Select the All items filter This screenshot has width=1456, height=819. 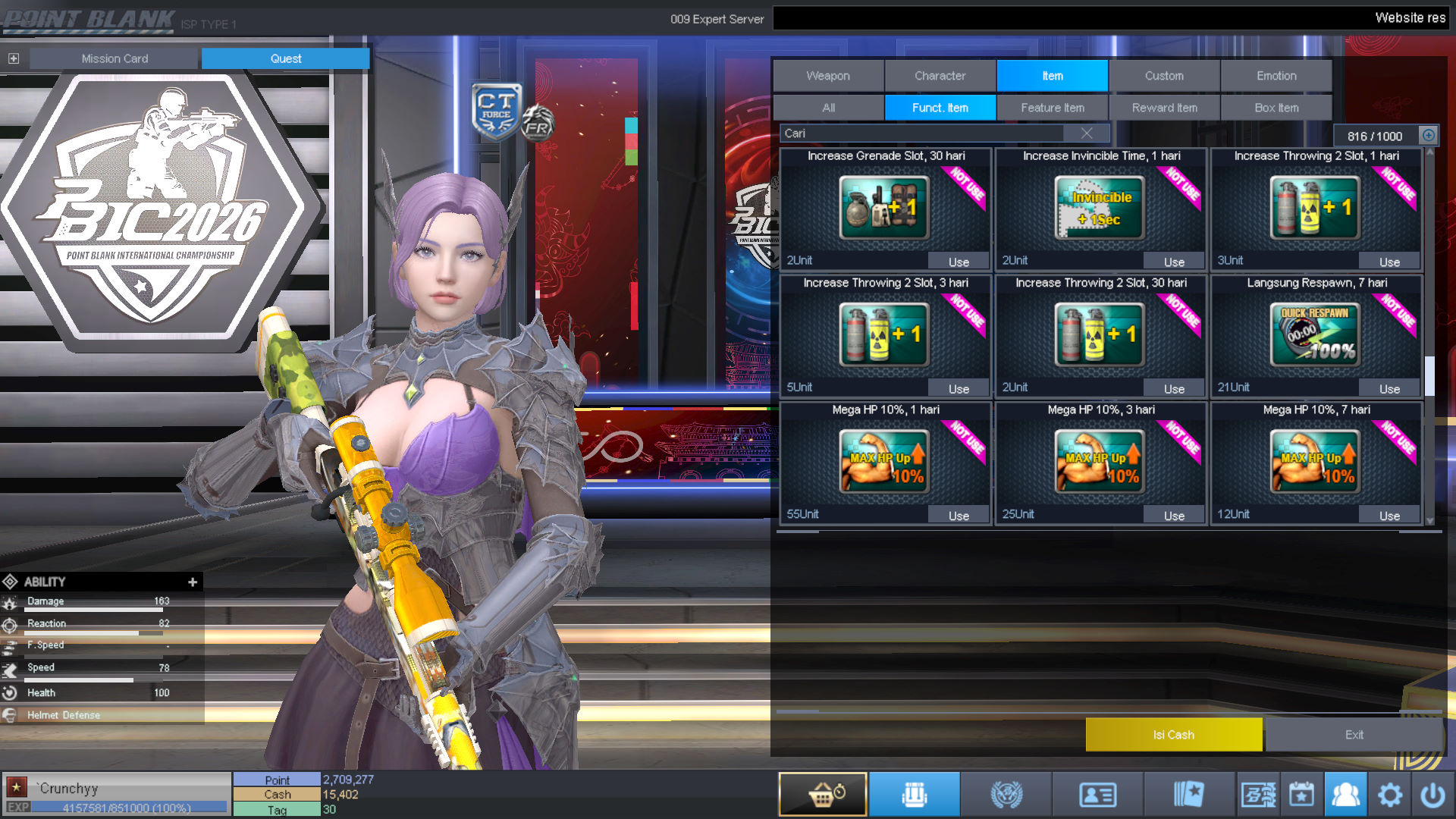(828, 108)
